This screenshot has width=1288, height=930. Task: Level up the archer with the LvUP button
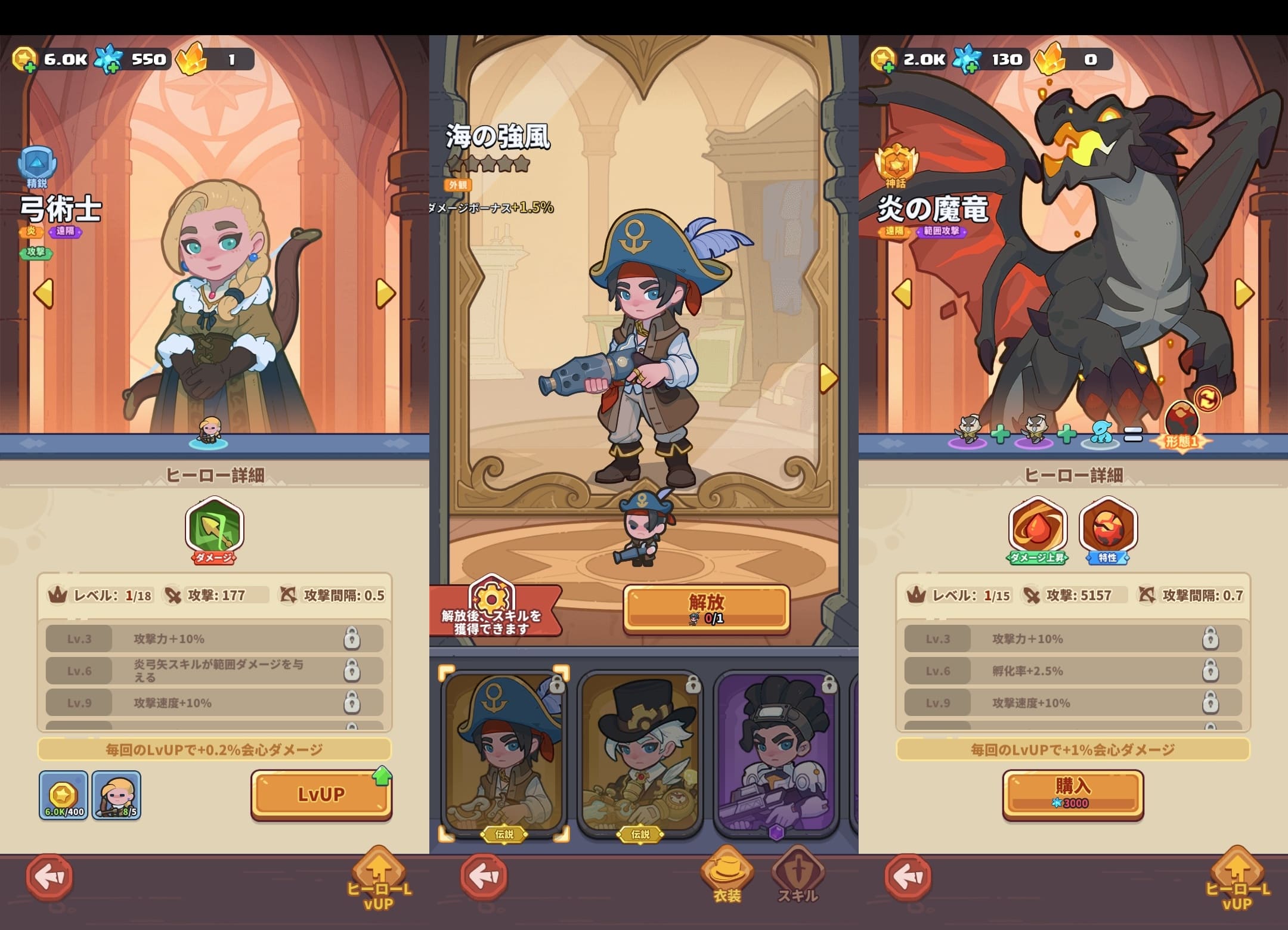click(x=321, y=794)
